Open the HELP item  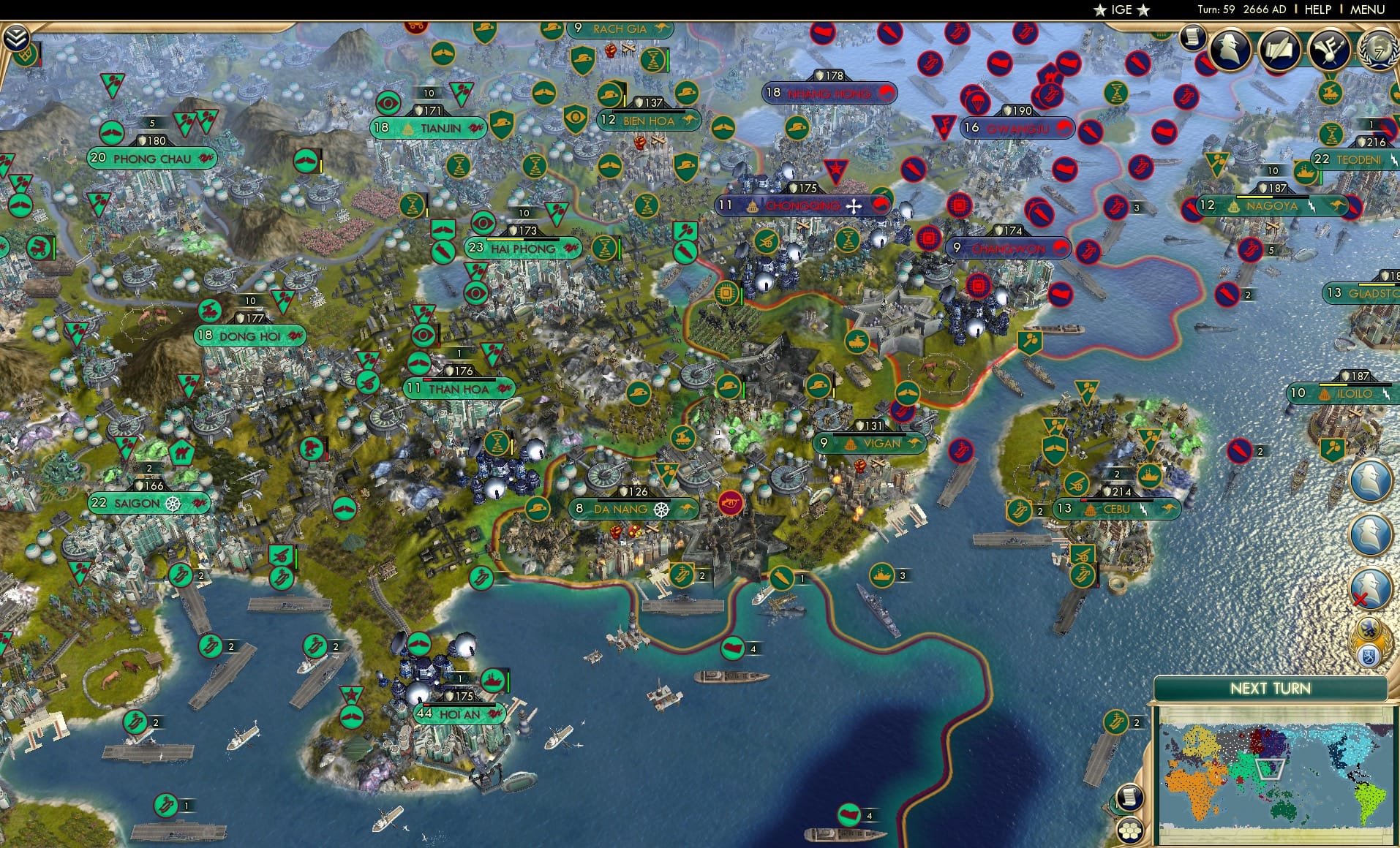[1317, 10]
